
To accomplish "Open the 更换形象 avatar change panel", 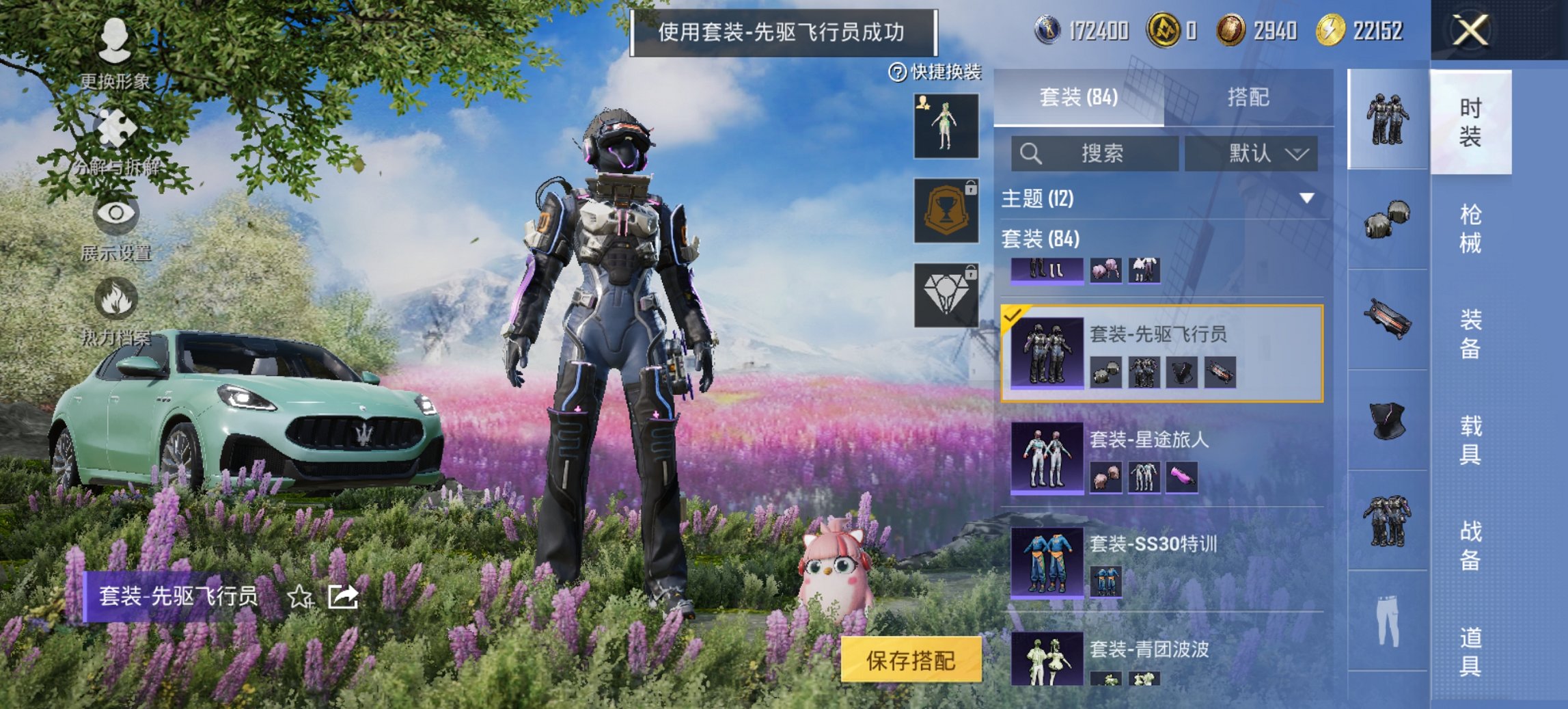I will coord(116,41).
